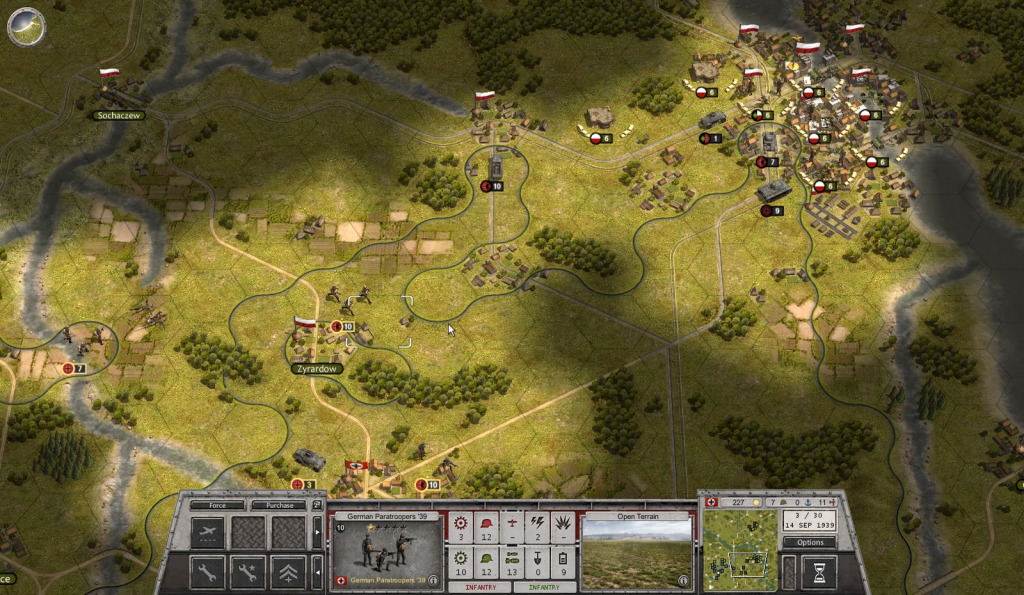Click the left arrow beside the upgrade button
1024x595 pixels.
click(x=318, y=571)
